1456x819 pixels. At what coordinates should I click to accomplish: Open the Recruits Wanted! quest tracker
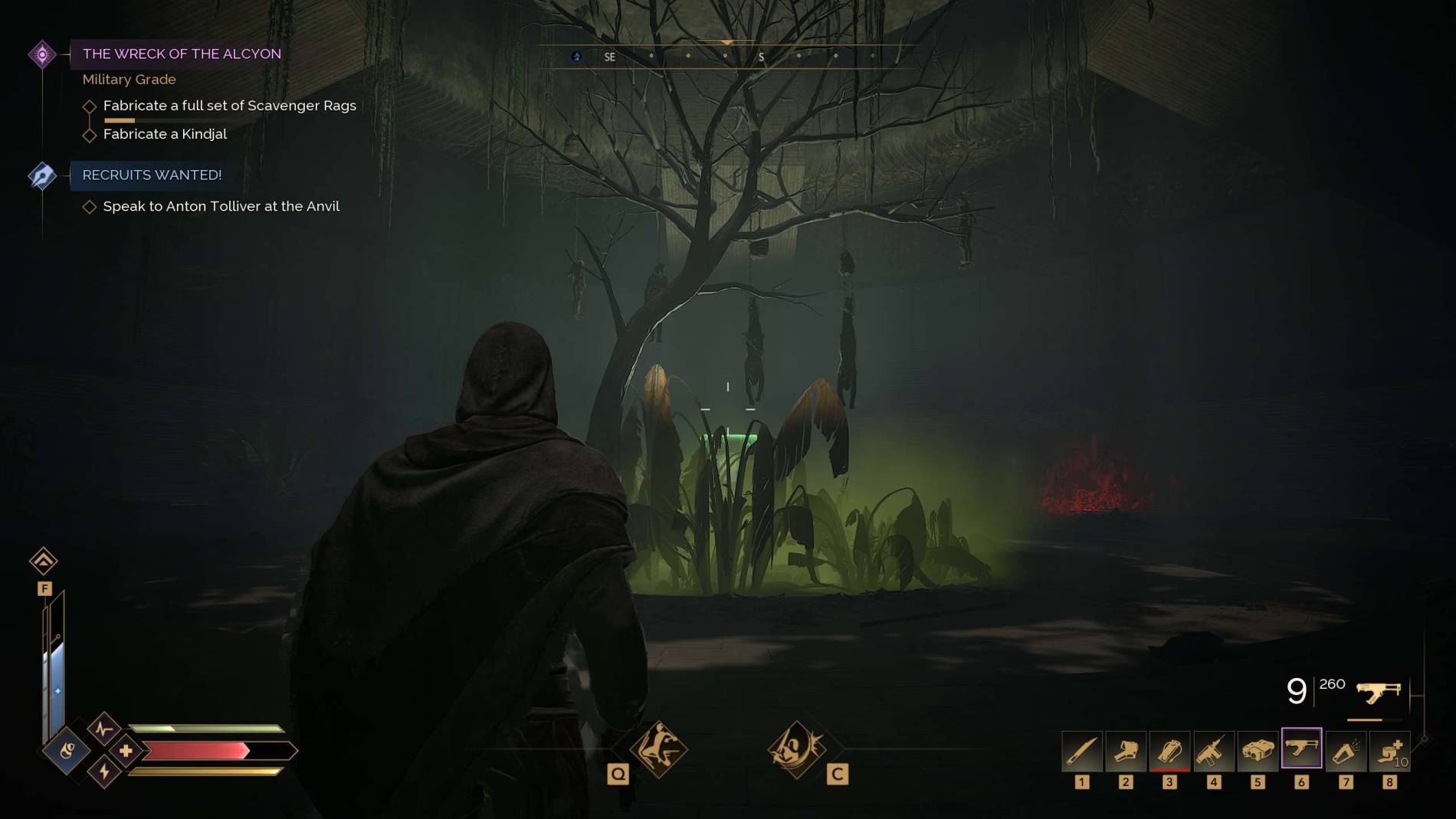pos(152,175)
